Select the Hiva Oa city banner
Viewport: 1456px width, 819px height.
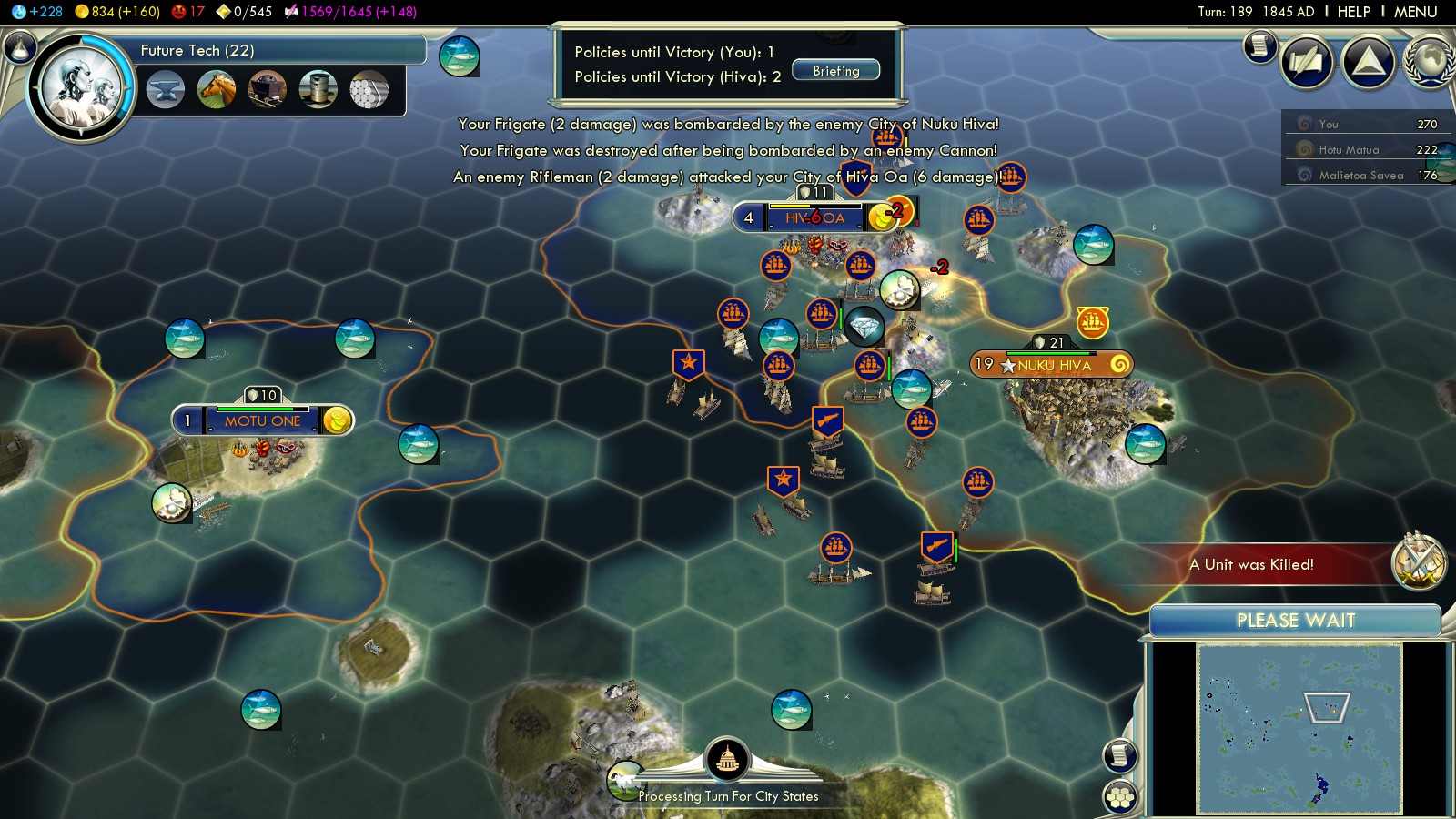(x=814, y=217)
